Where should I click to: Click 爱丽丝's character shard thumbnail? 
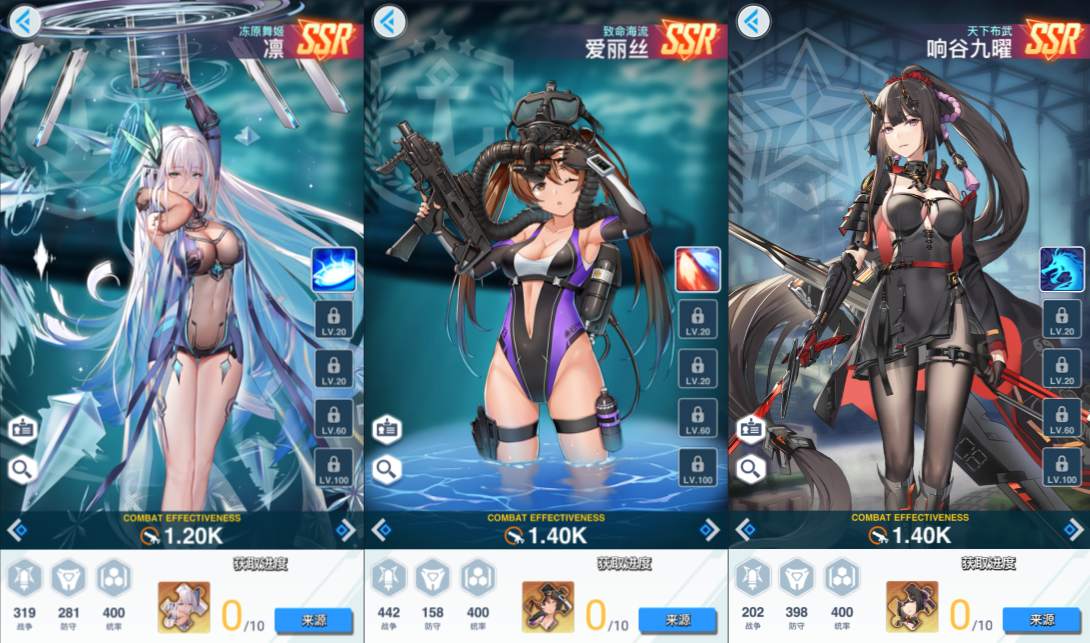(547, 607)
